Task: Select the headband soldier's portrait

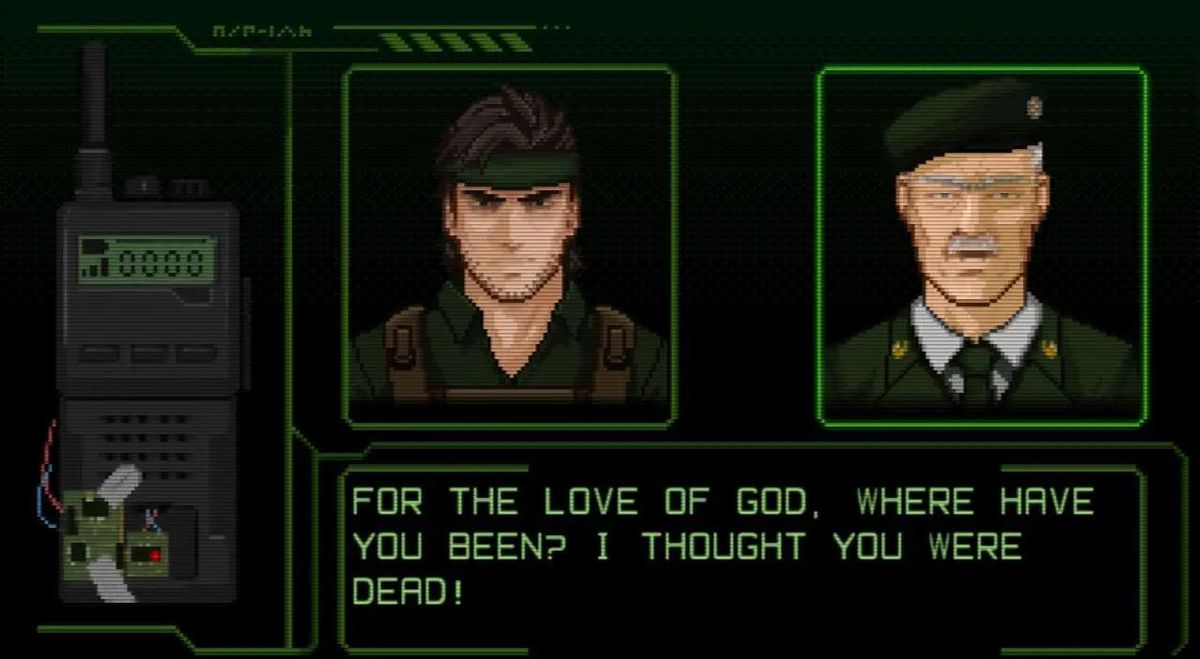Action: click(510, 246)
